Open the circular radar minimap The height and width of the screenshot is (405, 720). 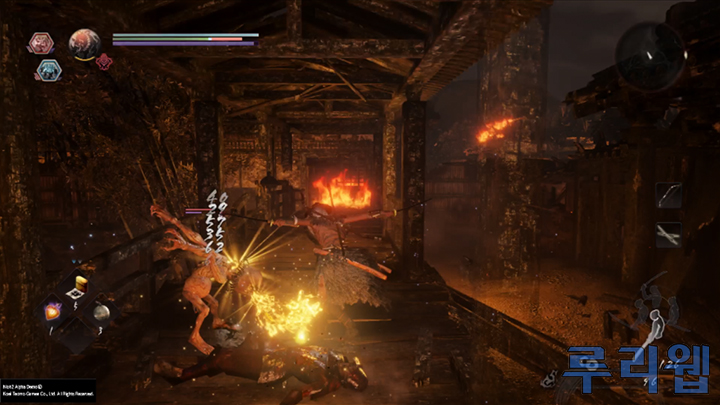click(650, 55)
